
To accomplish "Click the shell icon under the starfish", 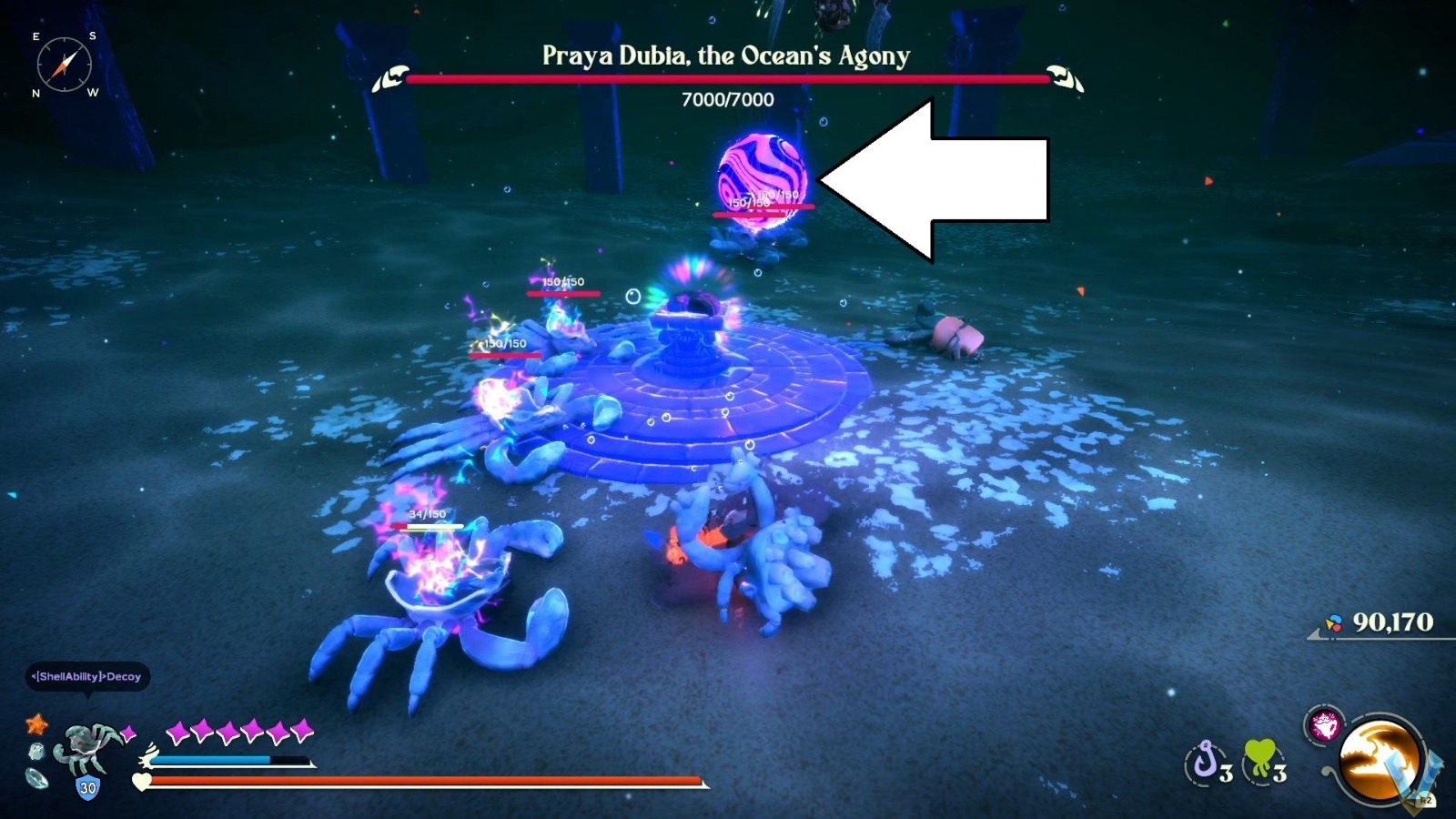I will [35, 752].
